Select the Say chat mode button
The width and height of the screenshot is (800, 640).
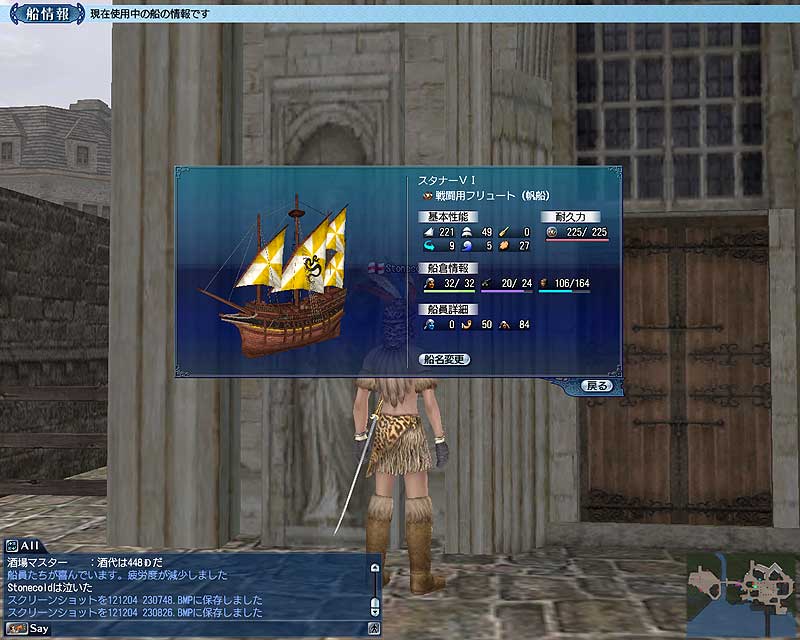pos(28,629)
